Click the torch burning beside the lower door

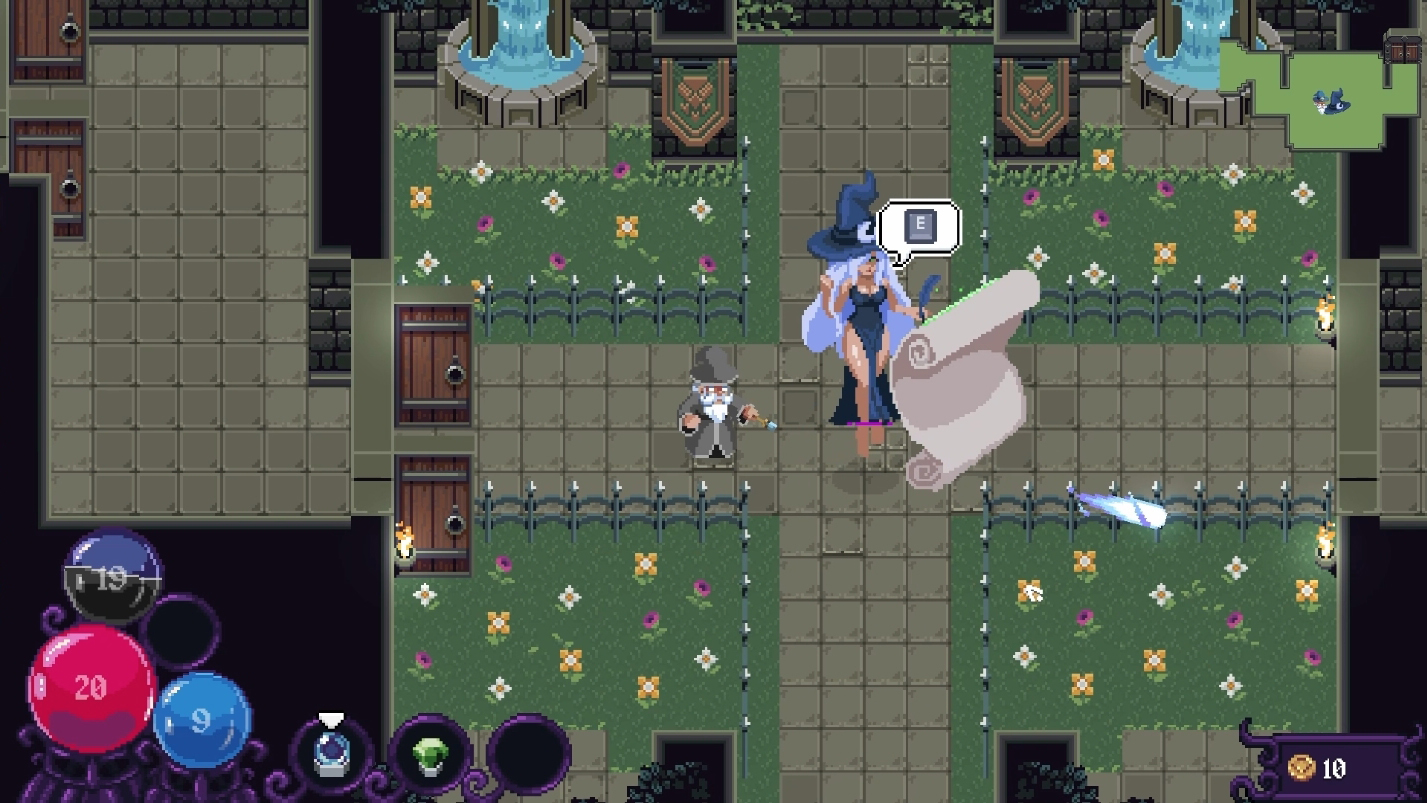(404, 541)
